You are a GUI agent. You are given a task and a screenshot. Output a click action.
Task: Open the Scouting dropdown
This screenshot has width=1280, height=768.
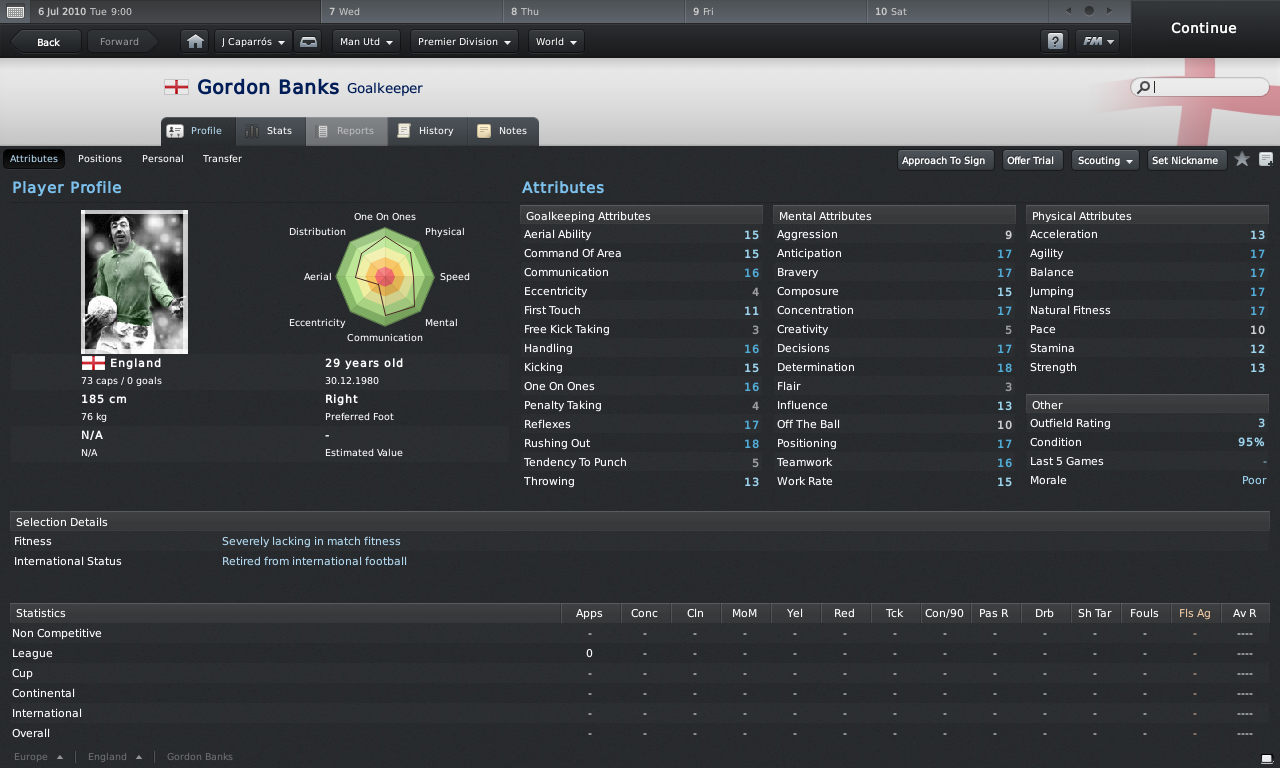coord(1105,160)
